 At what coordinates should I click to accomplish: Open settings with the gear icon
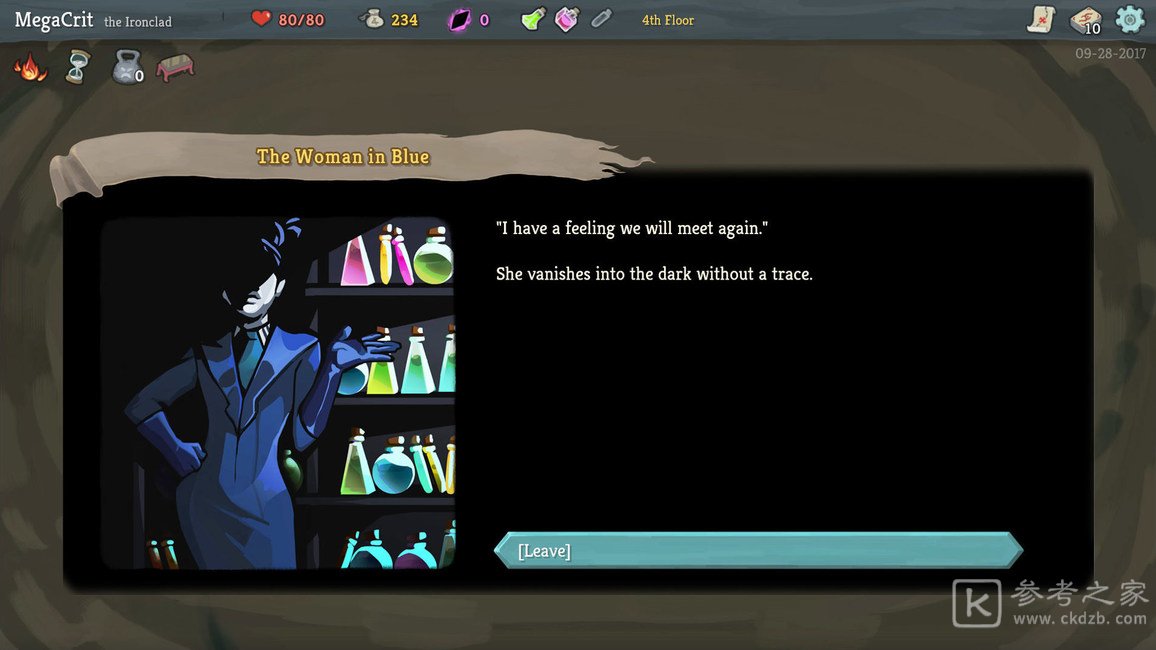pyautogui.click(x=1130, y=19)
